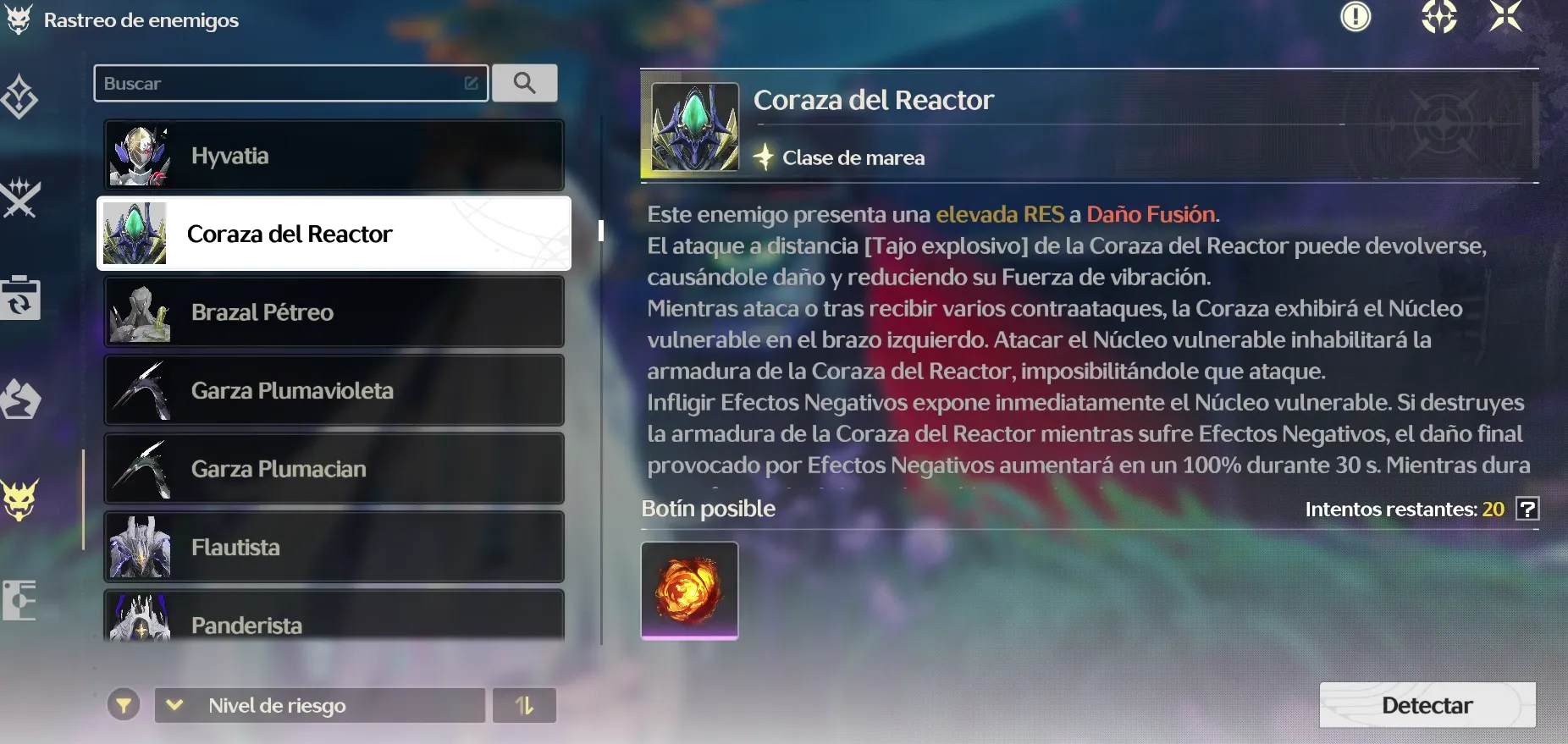Image resolution: width=1568 pixels, height=744 pixels.
Task: Toggle the sort order arrows next to Nivel de riesgo
Action: 524,704
